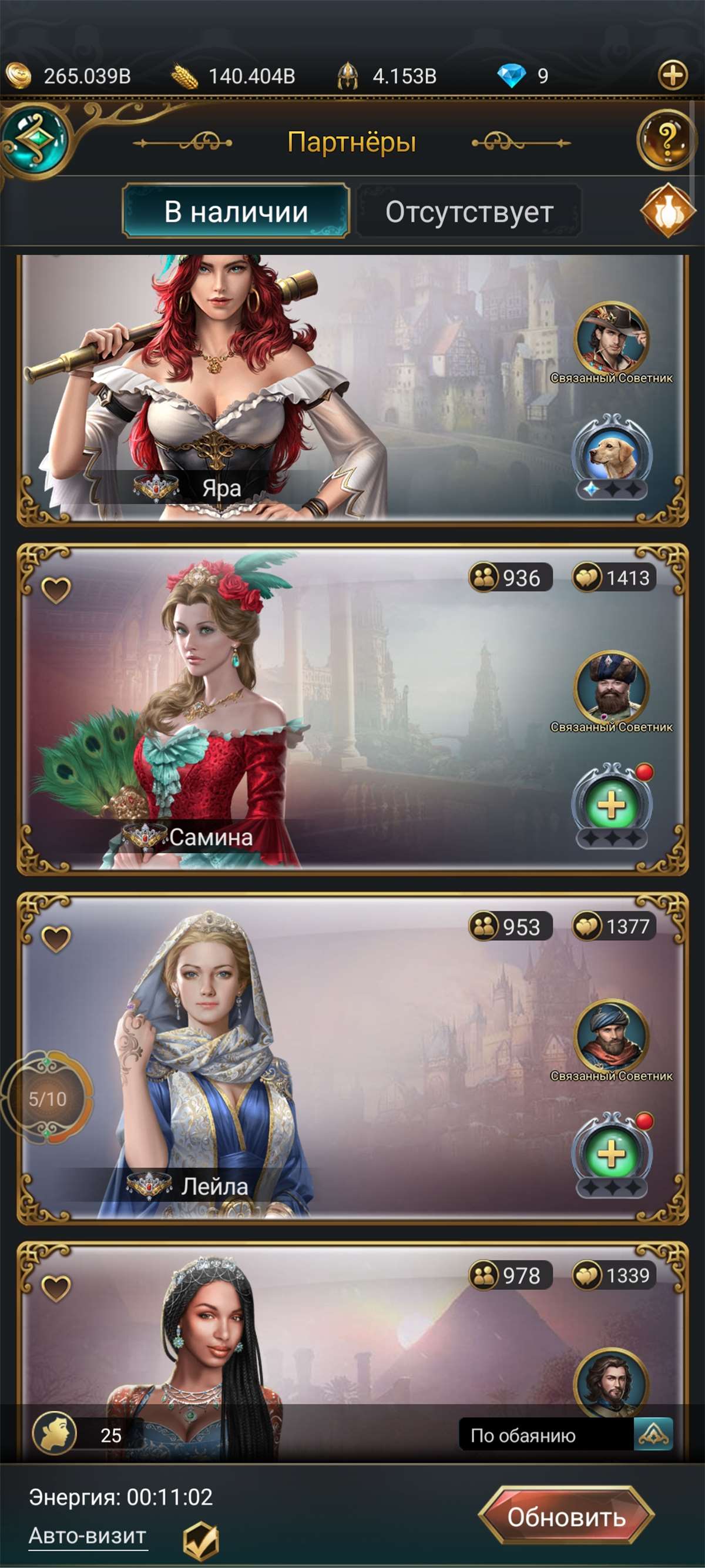The height and width of the screenshot is (1568, 705).
Task: Toggle the heart favorite on Самина's card
Action: point(56,589)
